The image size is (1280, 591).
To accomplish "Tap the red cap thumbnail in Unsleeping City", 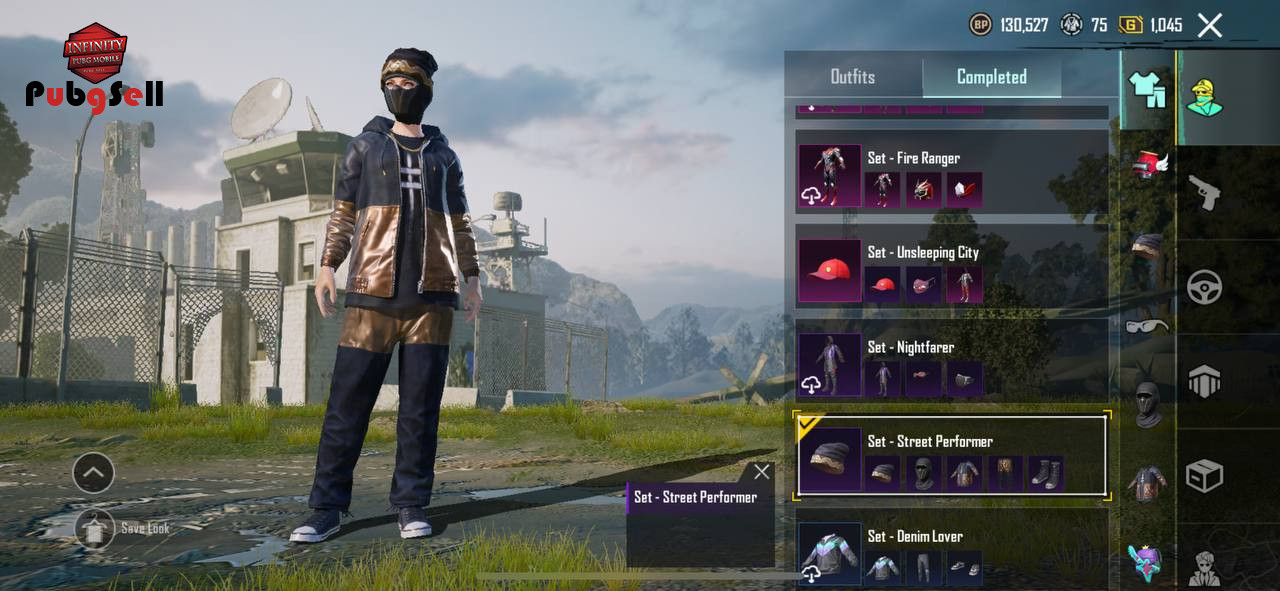I will click(x=882, y=285).
